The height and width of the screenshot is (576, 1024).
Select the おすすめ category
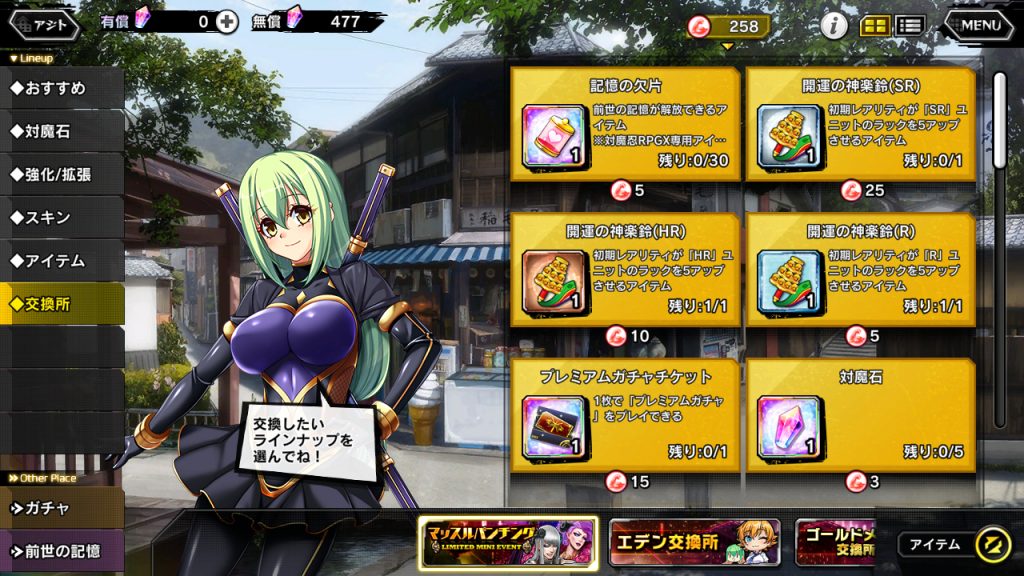coord(62,88)
